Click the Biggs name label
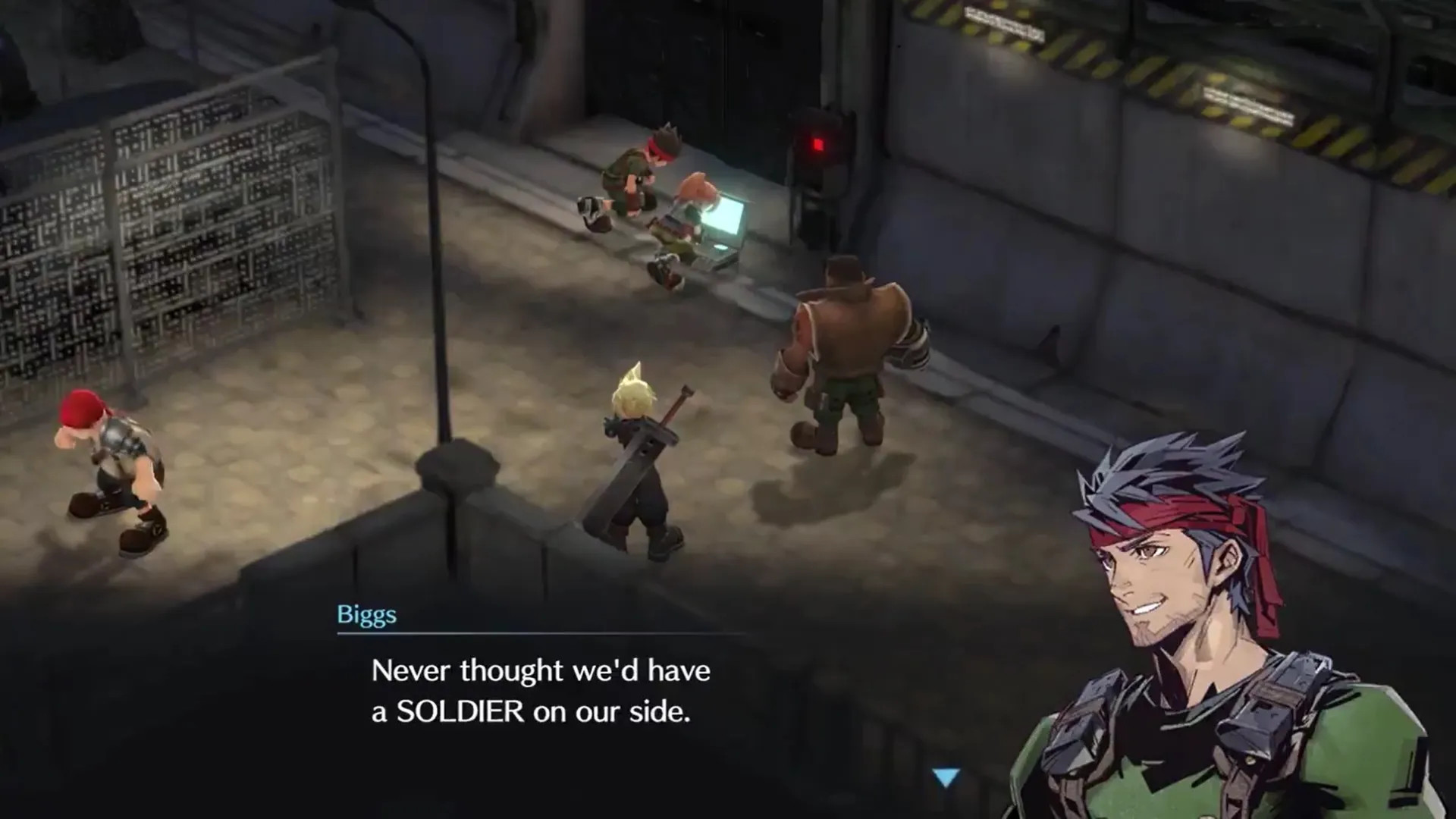The width and height of the screenshot is (1456, 819). (x=366, y=616)
